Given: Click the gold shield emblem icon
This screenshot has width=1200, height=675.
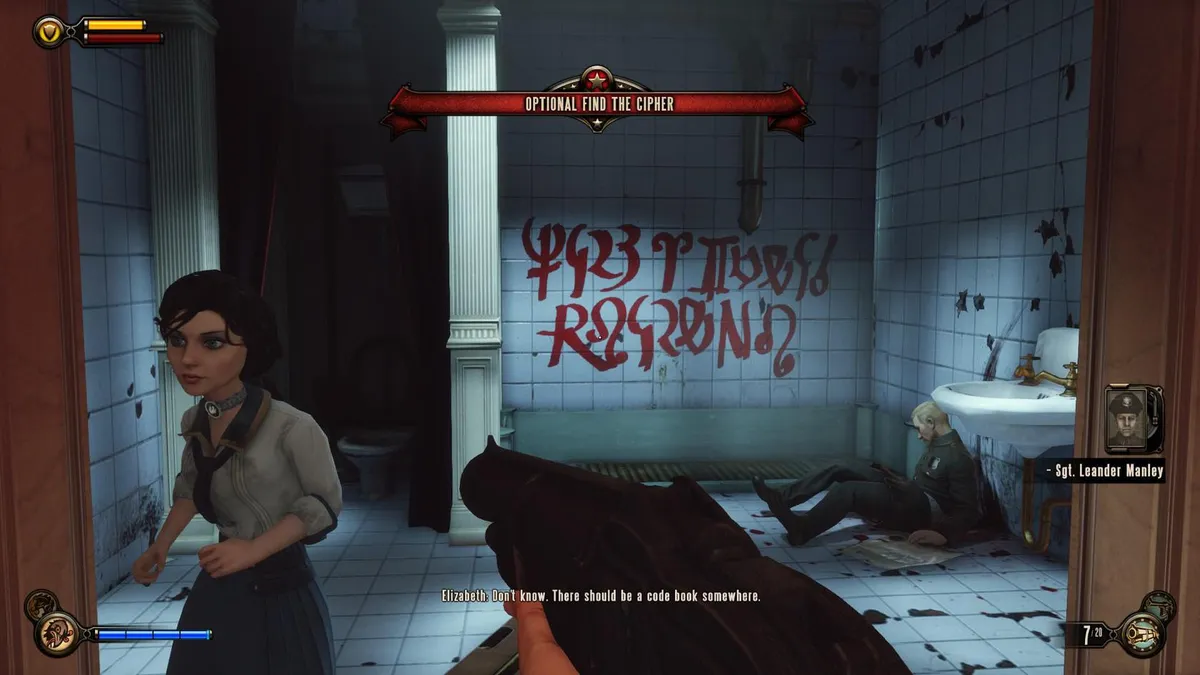Looking at the screenshot, I should click(50, 32).
